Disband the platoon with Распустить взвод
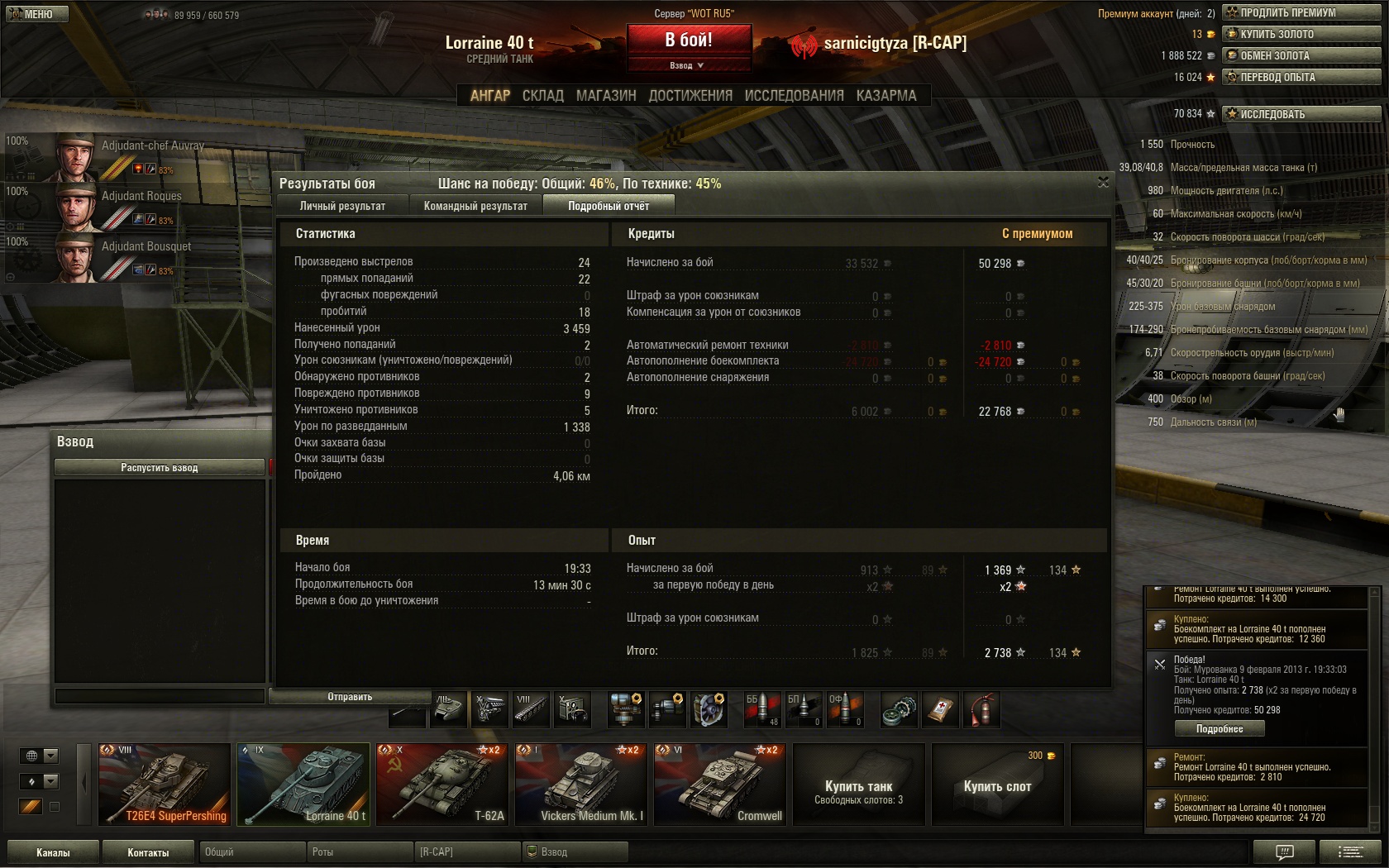The width and height of the screenshot is (1389, 868). pos(160,468)
